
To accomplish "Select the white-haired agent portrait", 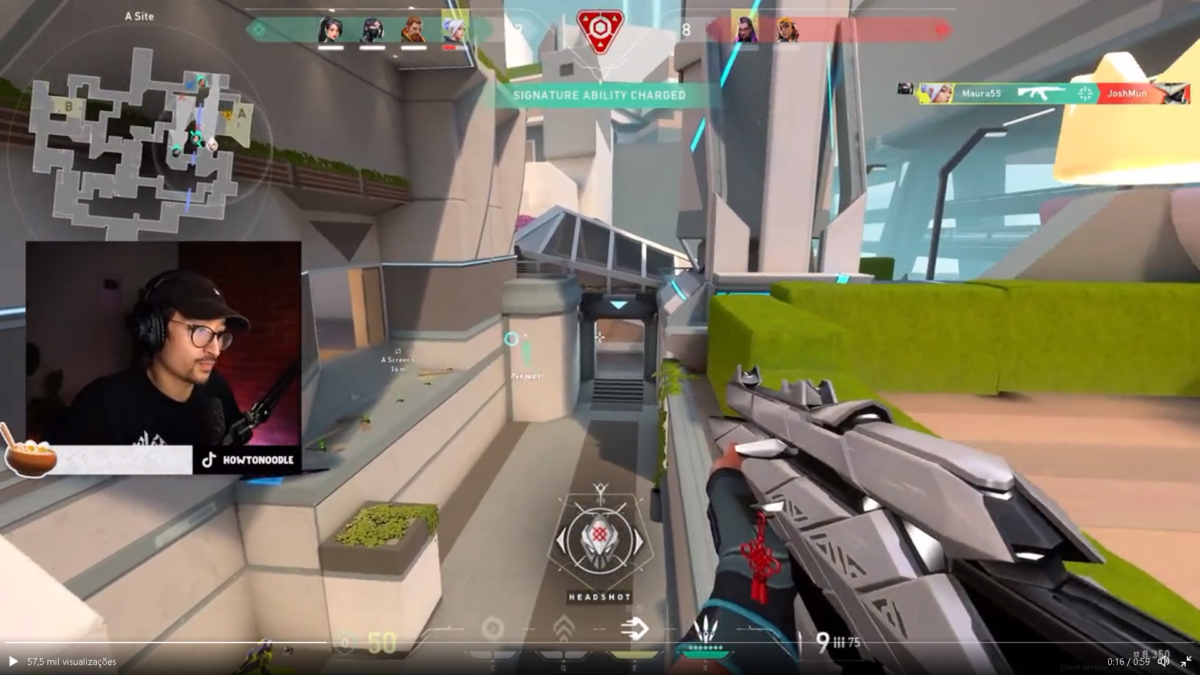I will click(x=455, y=30).
